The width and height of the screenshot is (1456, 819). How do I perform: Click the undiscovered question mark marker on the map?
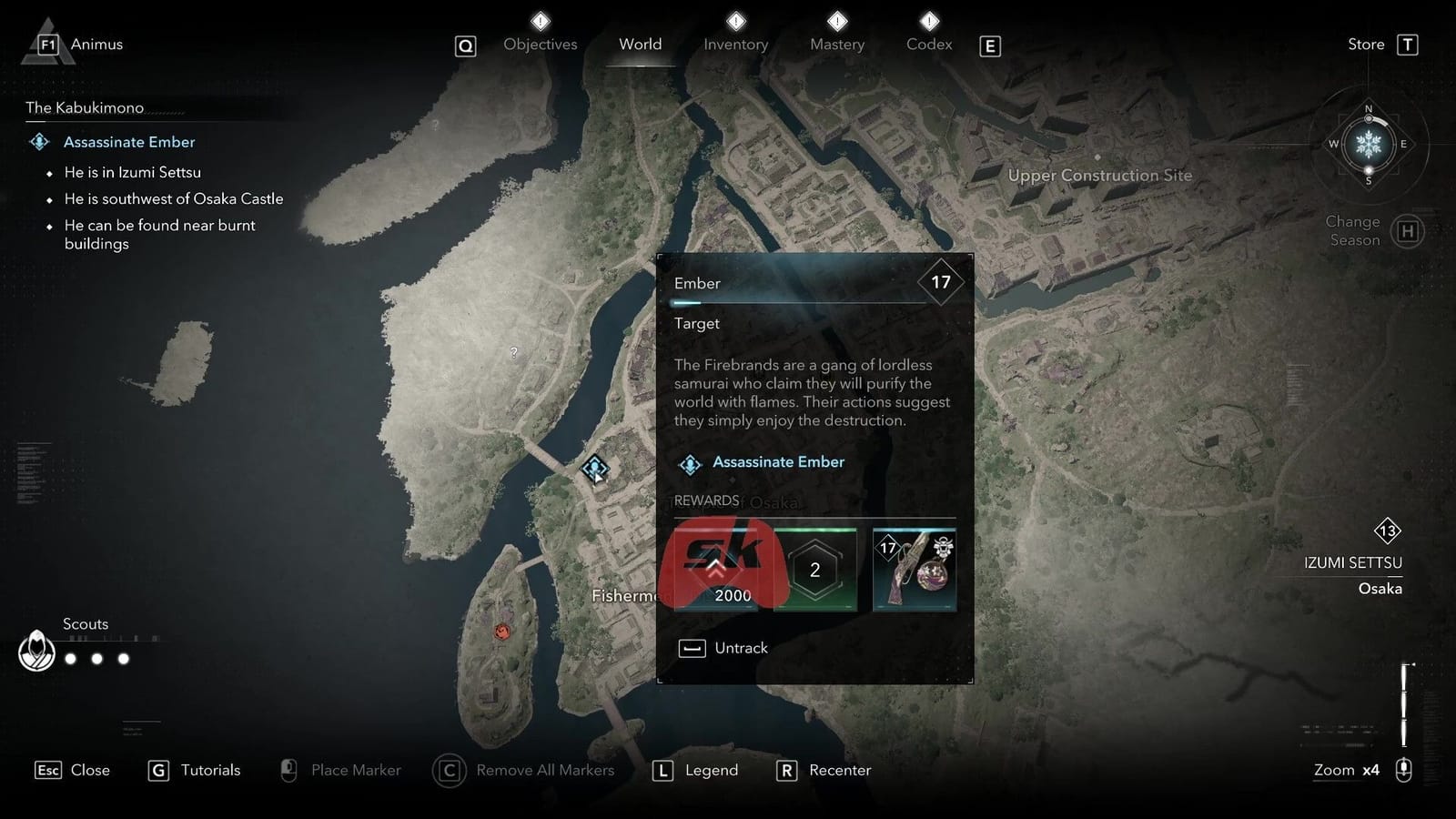tap(515, 350)
